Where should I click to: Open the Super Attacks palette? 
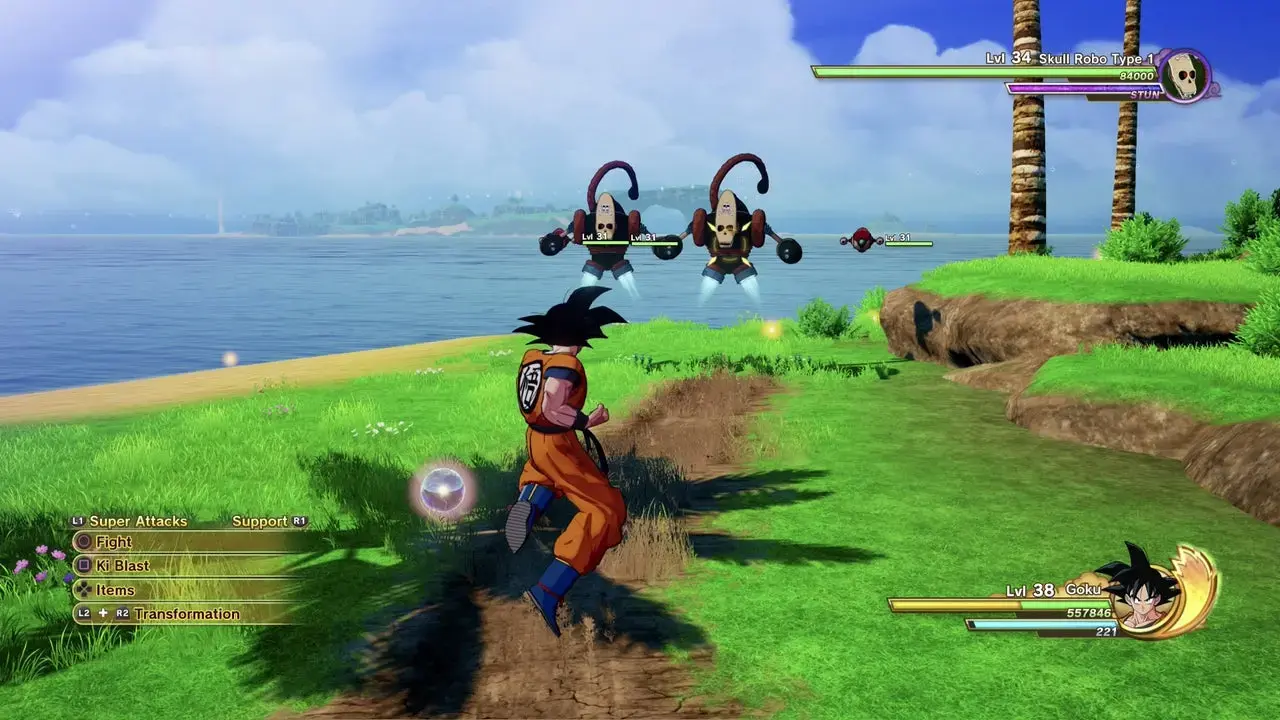point(137,521)
